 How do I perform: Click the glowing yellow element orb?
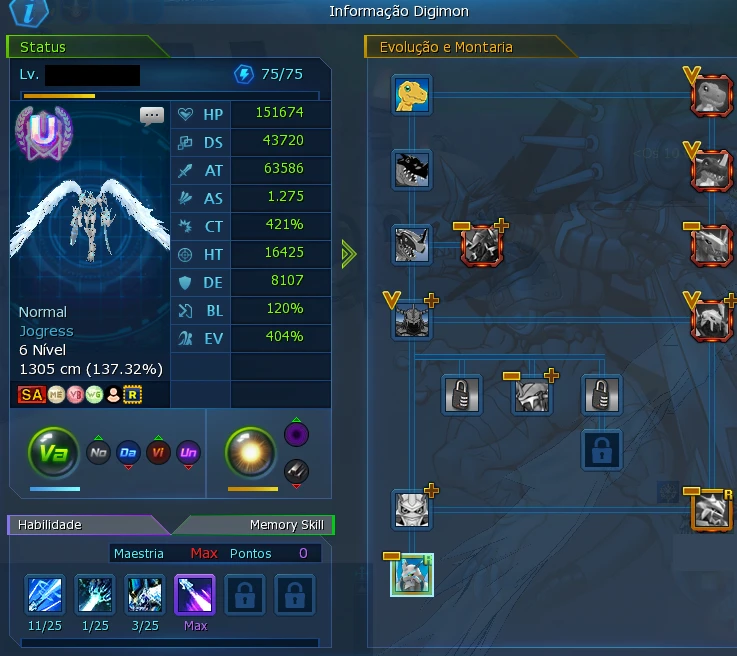pos(250,452)
